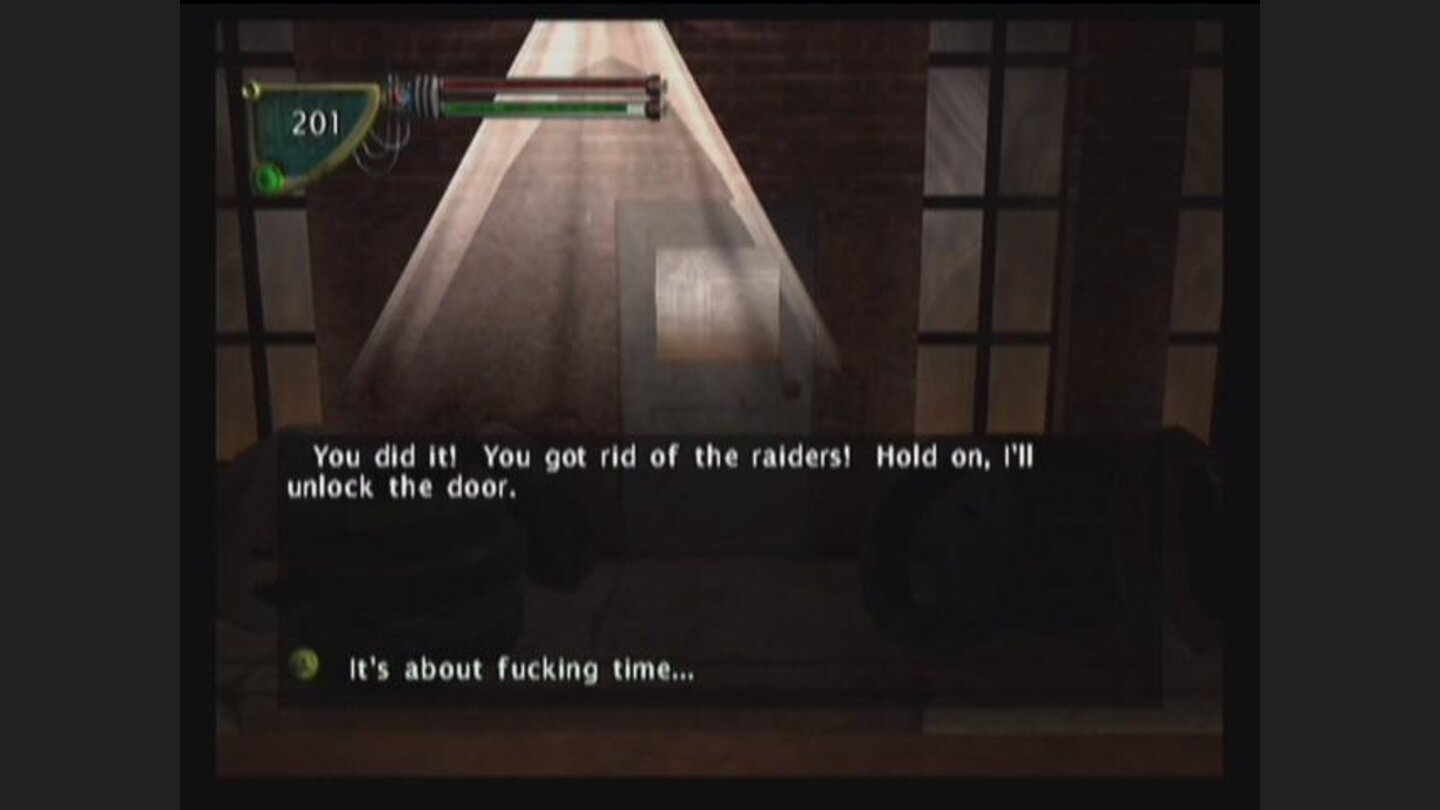
Task: Select the green orb on the HUD gauge
Action: coord(268,177)
